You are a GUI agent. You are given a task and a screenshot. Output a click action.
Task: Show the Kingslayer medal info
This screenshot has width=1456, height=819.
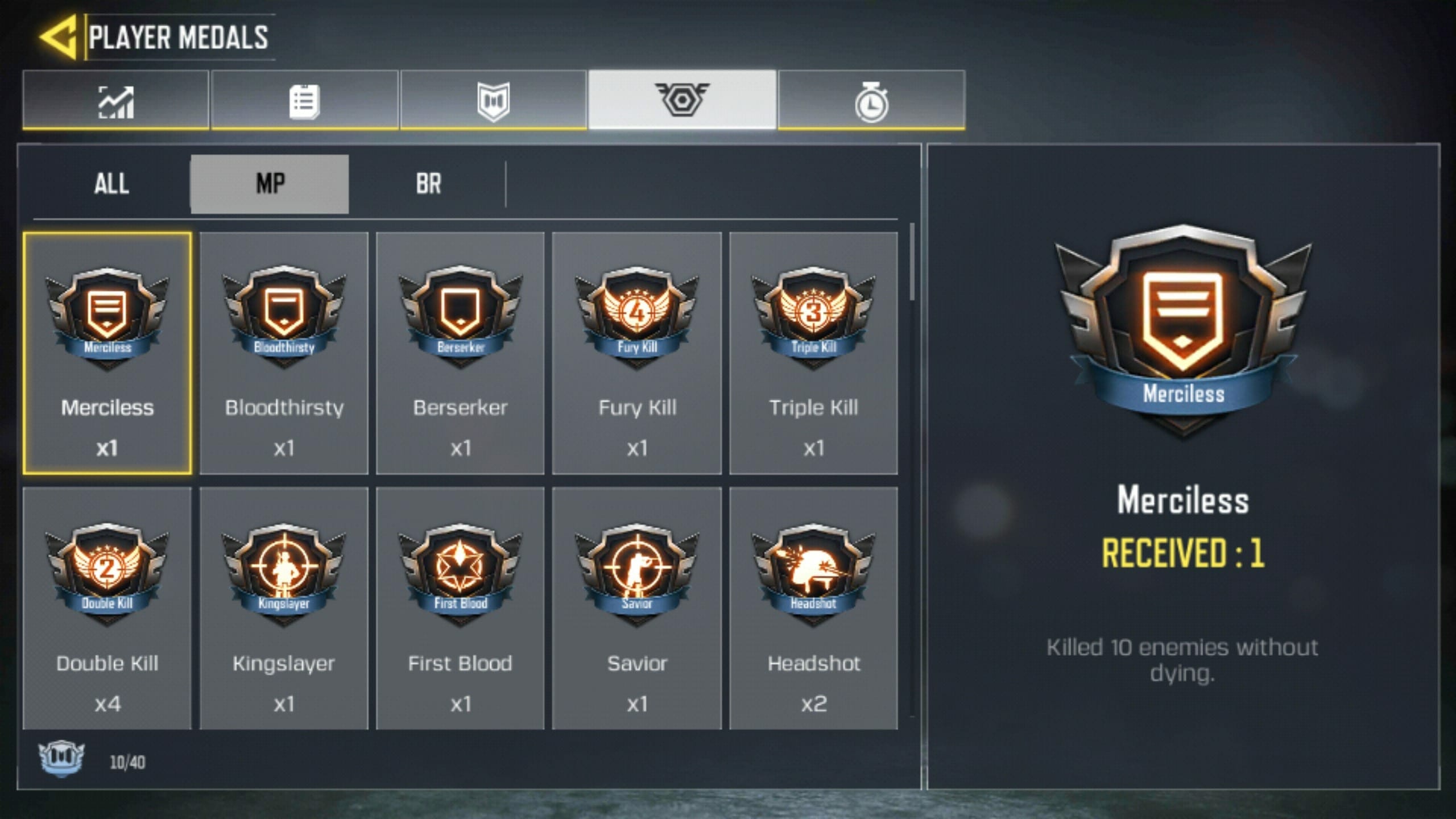point(284,607)
